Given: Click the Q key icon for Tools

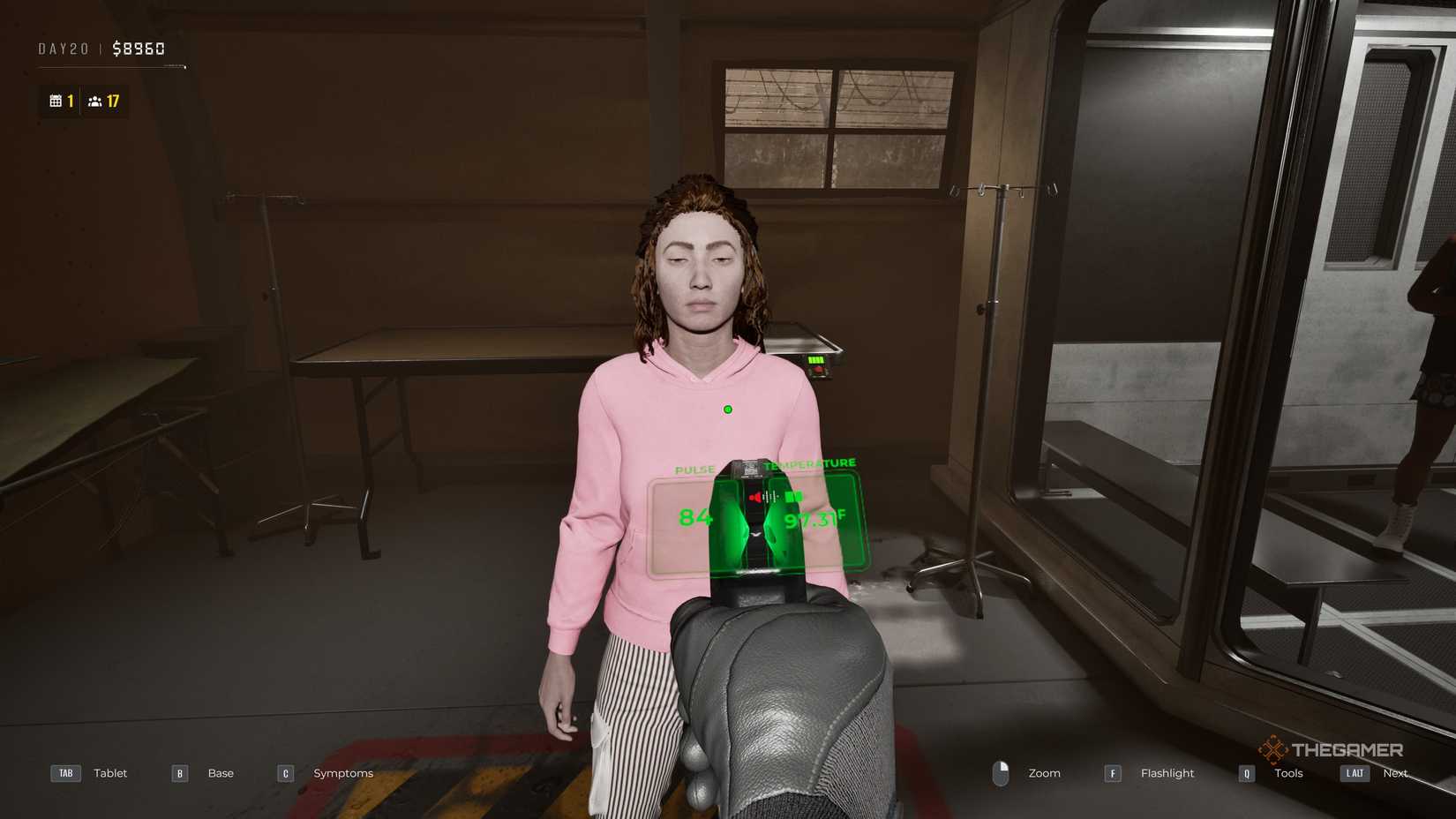Looking at the screenshot, I should (1246, 772).
